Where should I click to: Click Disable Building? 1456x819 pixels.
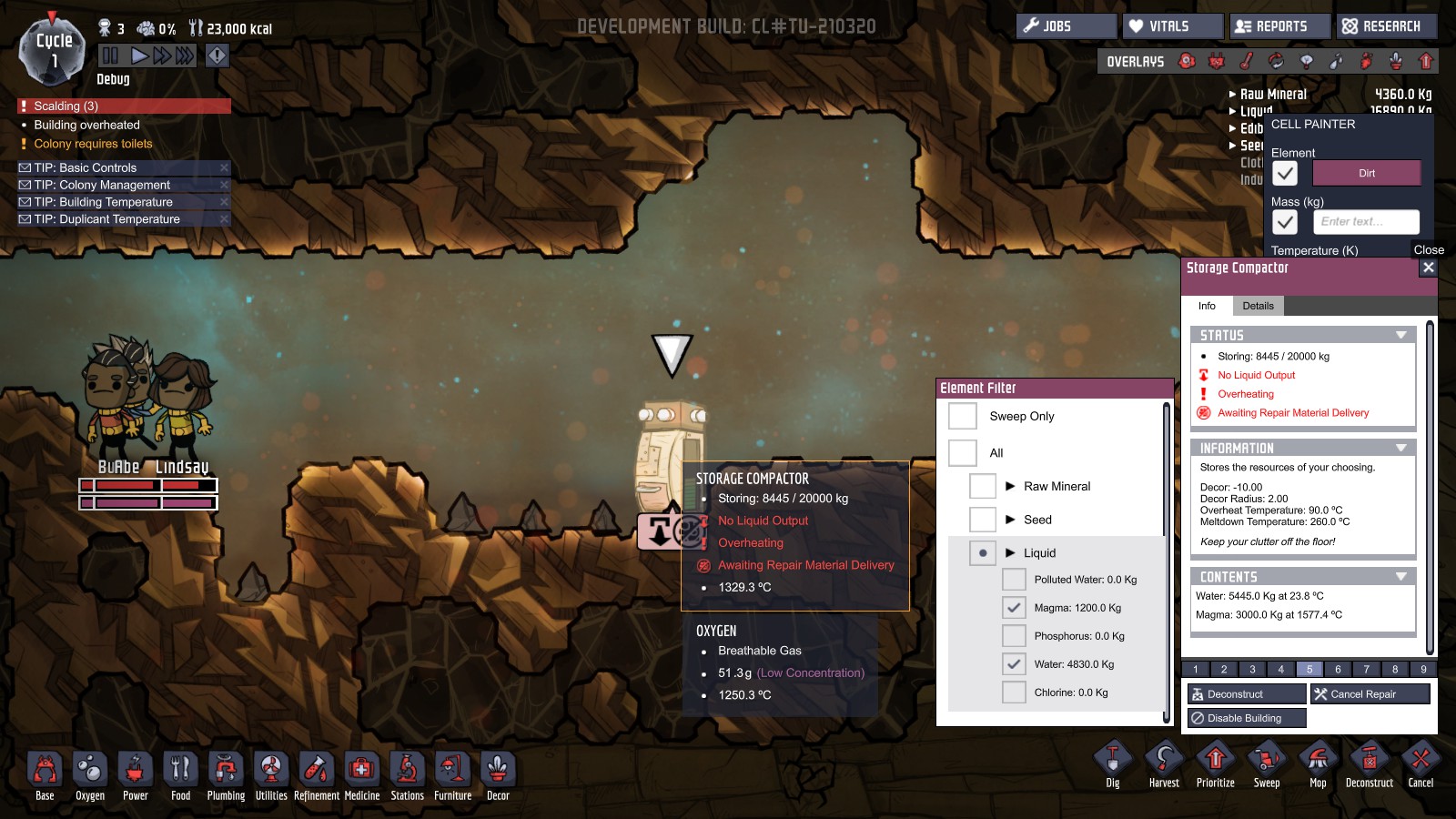click(x=1246, y=718)
